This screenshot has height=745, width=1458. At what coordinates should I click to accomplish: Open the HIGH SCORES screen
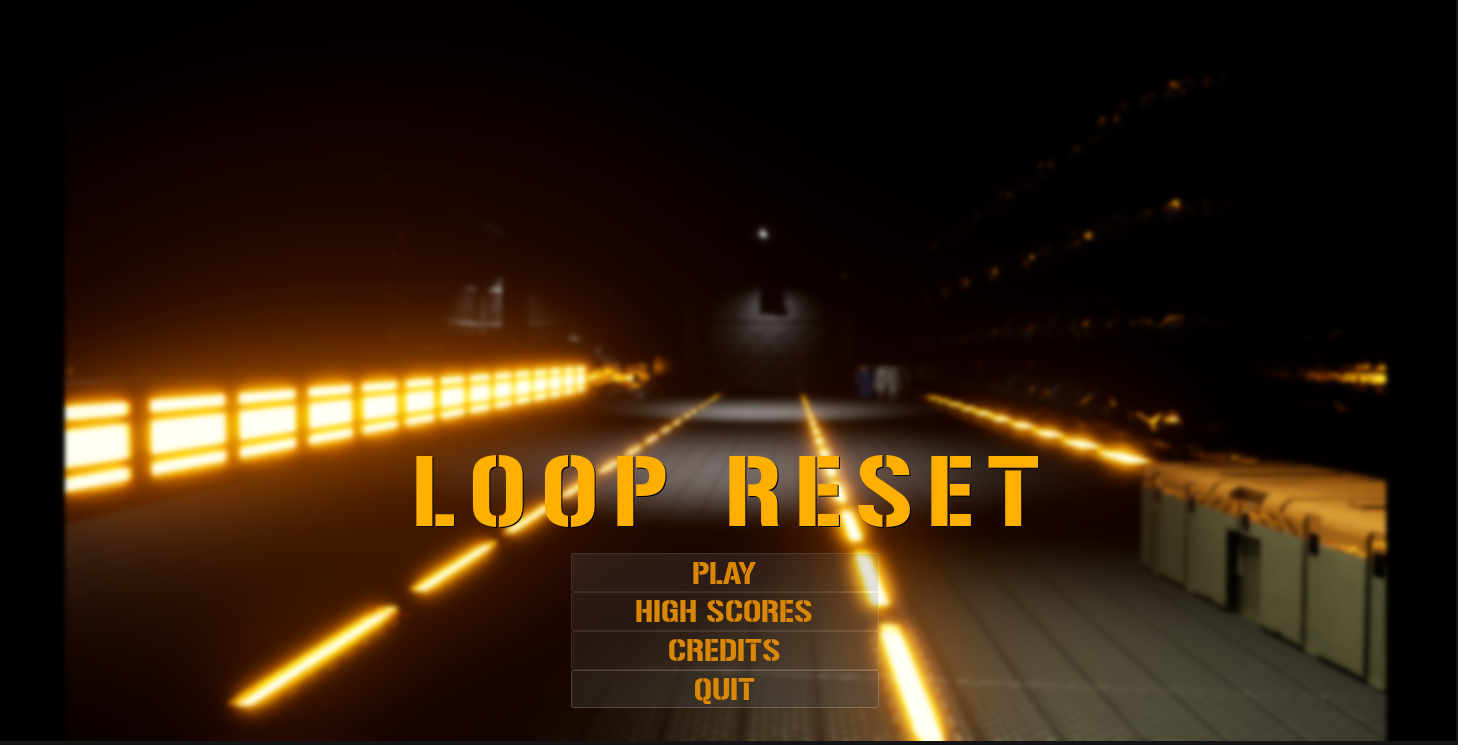724,611
